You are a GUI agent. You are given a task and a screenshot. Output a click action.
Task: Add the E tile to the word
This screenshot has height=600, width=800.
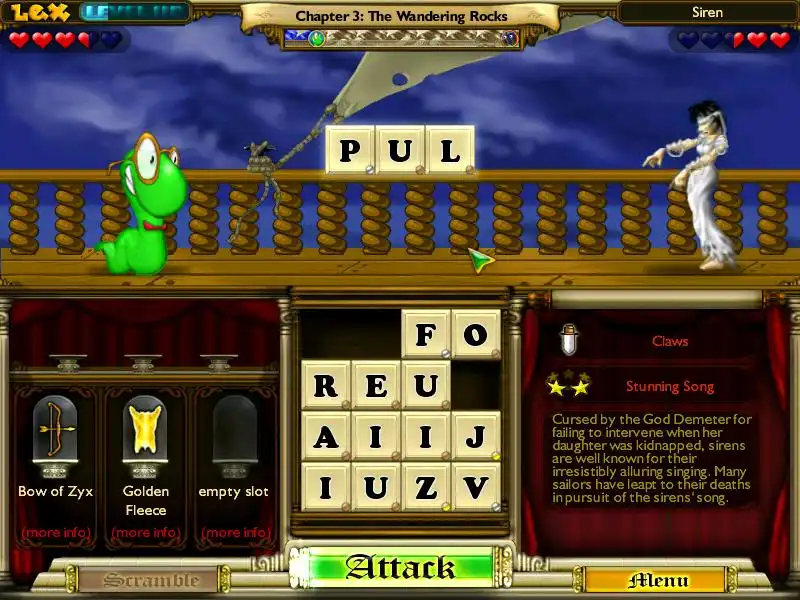tap(376, 385)
